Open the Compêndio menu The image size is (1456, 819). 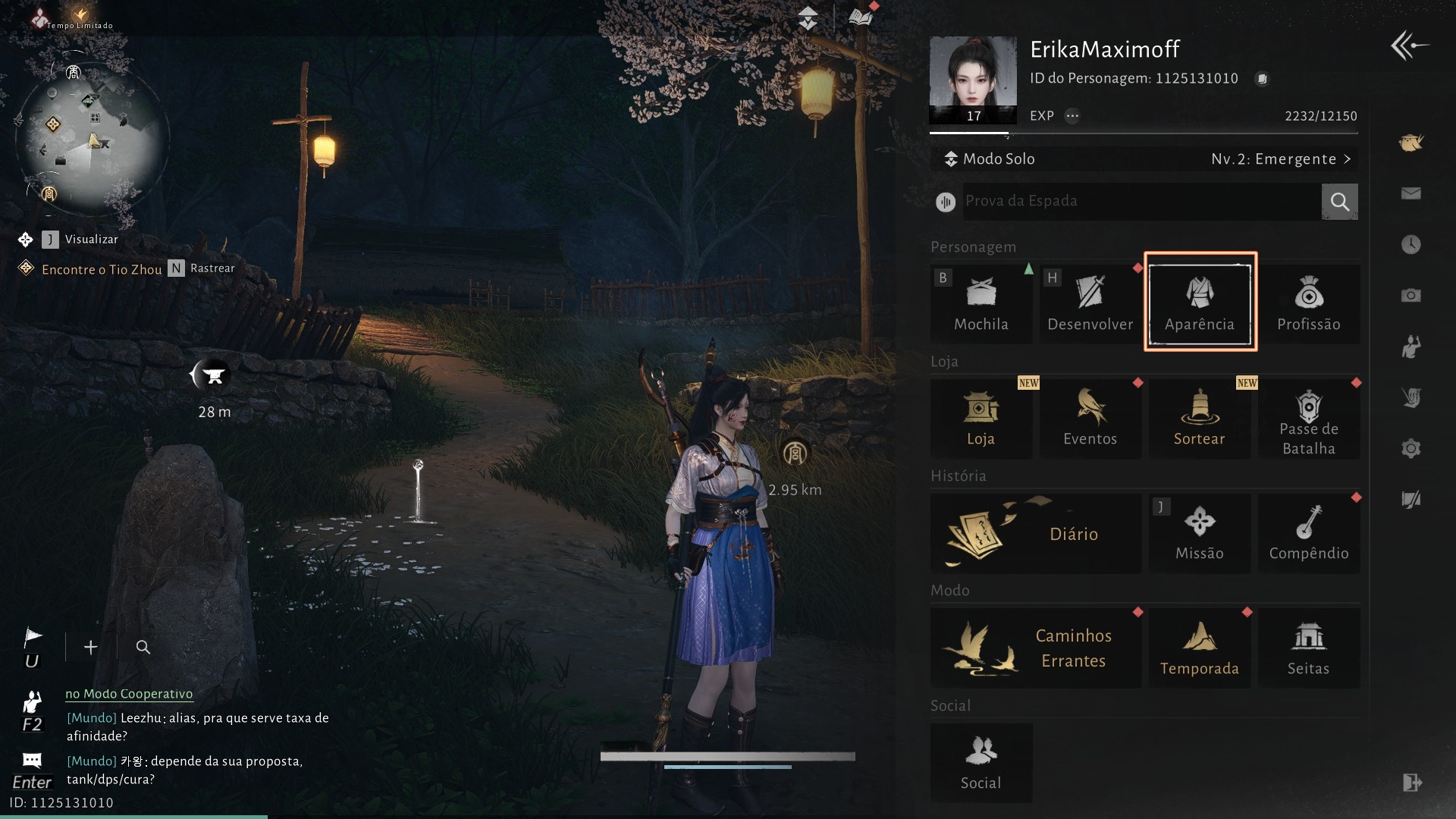pos(1308,533)
